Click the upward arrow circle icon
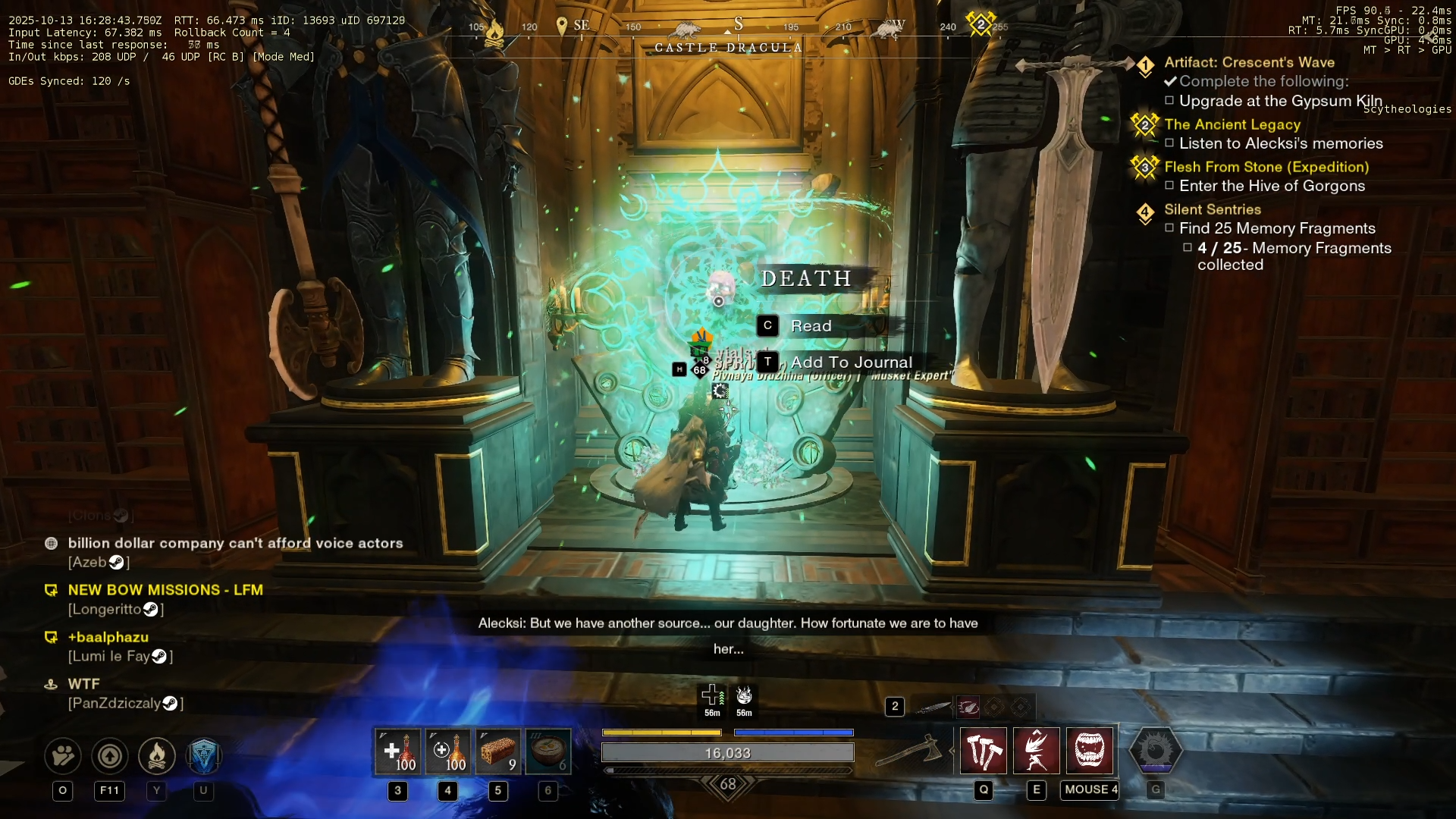Screen dimensions: 1456x819 110,755
